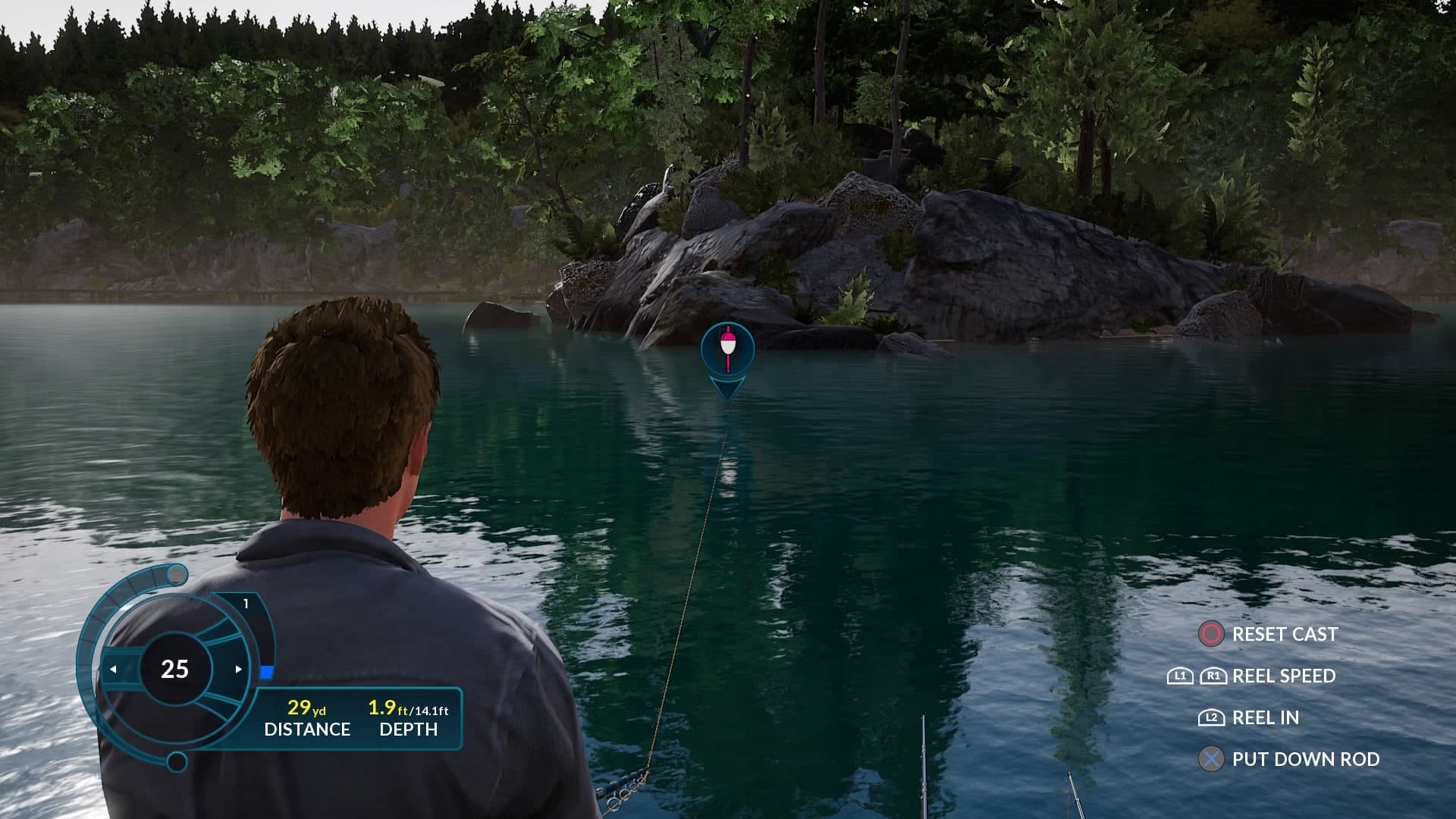This screenshot has width=1456, height=819.
Task: Click the 1.9ft DEPTH value
Action: 381,708
